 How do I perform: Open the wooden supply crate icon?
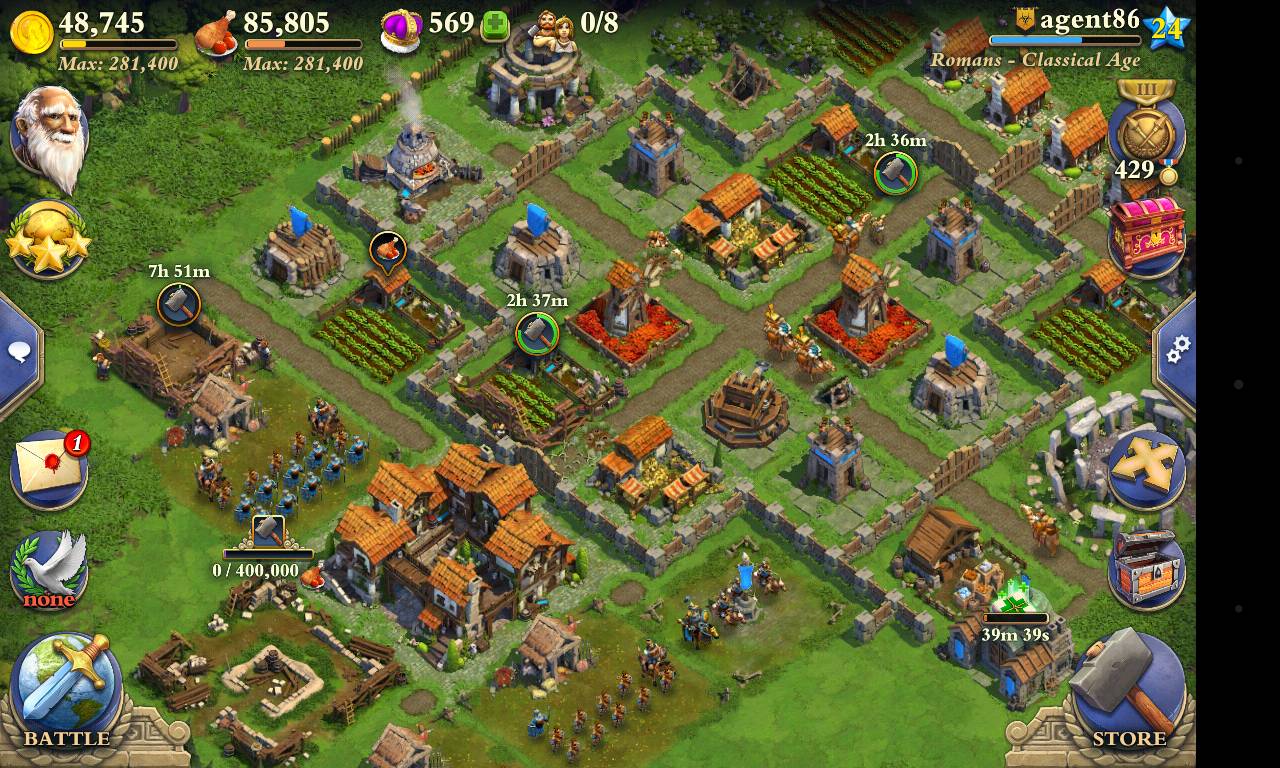pos(1147,567)
